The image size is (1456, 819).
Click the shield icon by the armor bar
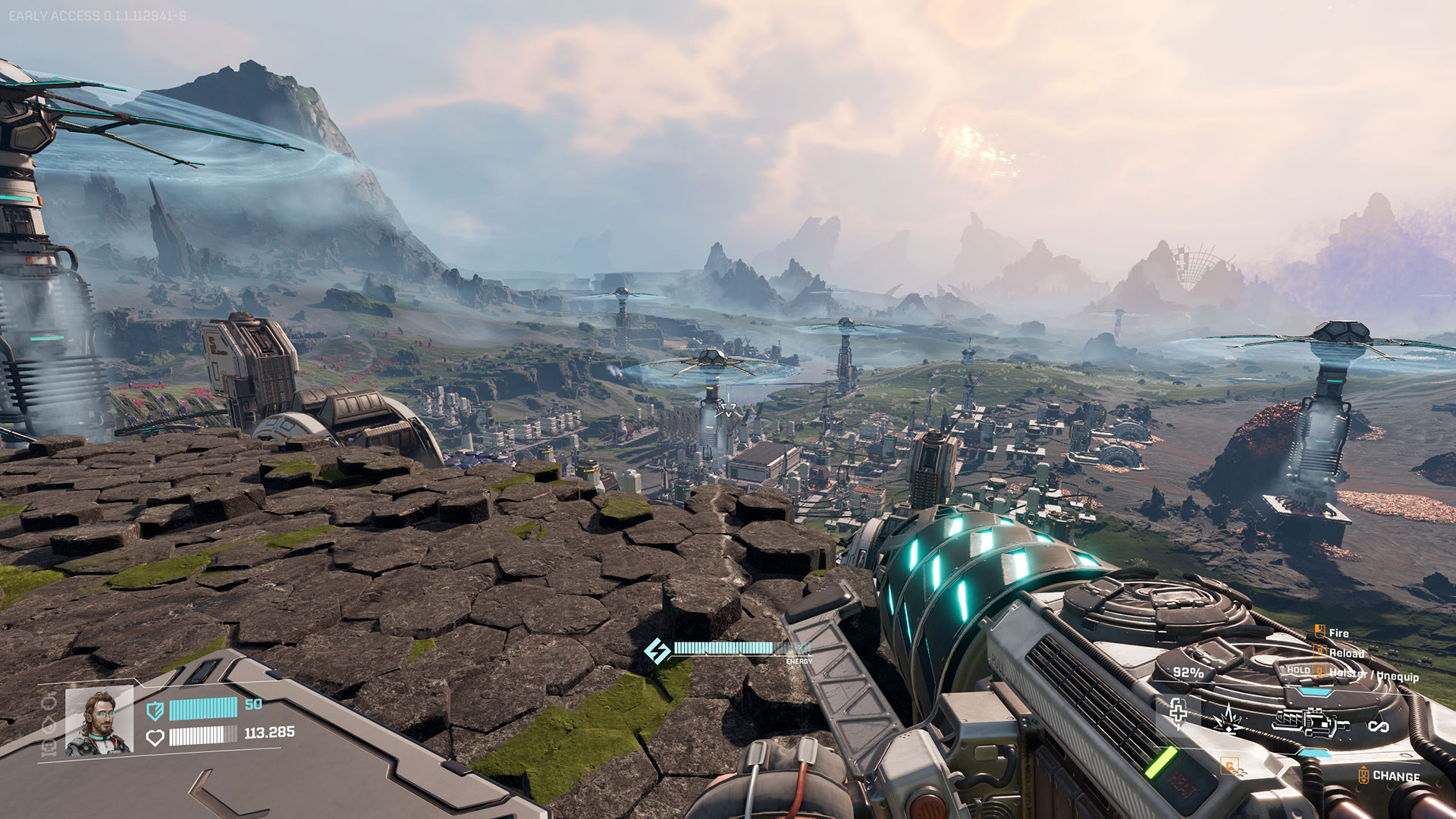click(155, 710)
